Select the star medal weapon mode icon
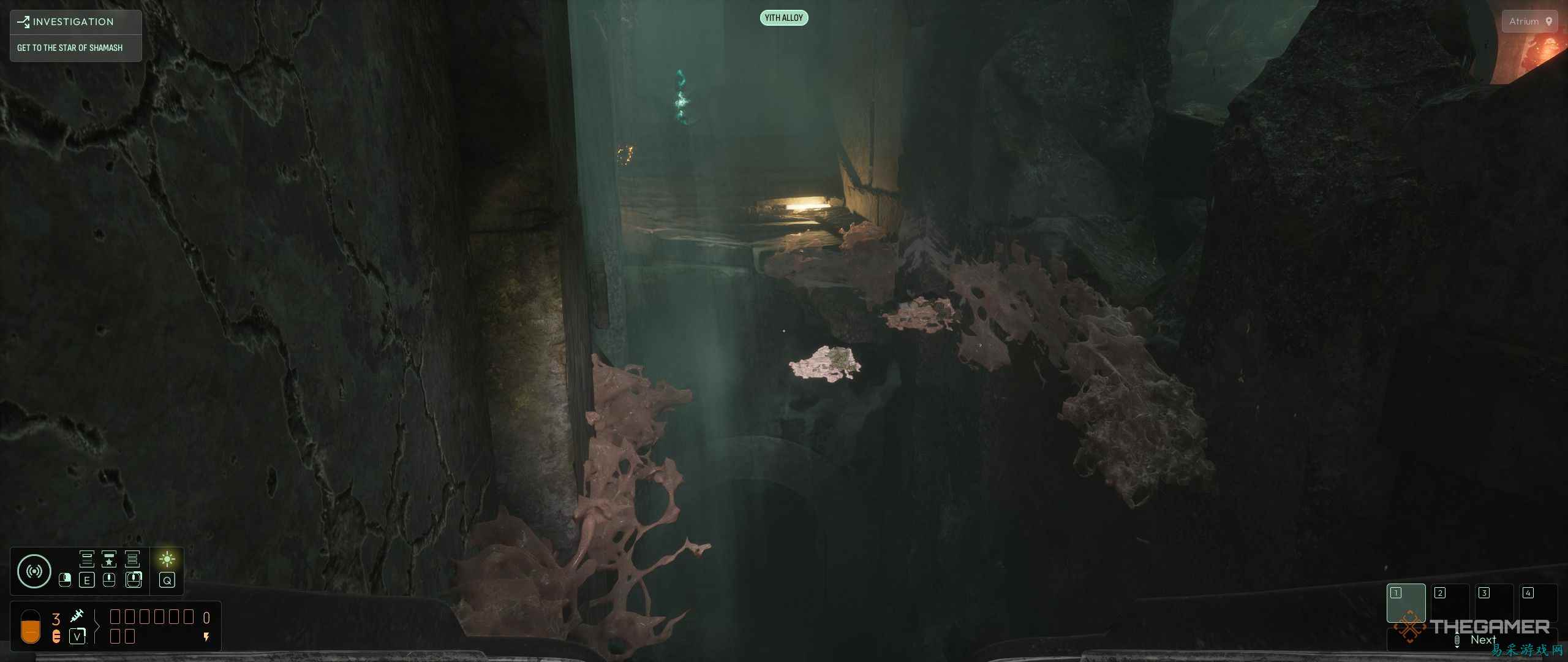This screenshot has width=1568, height=662. pyautogui.click(x=109, y=559)
